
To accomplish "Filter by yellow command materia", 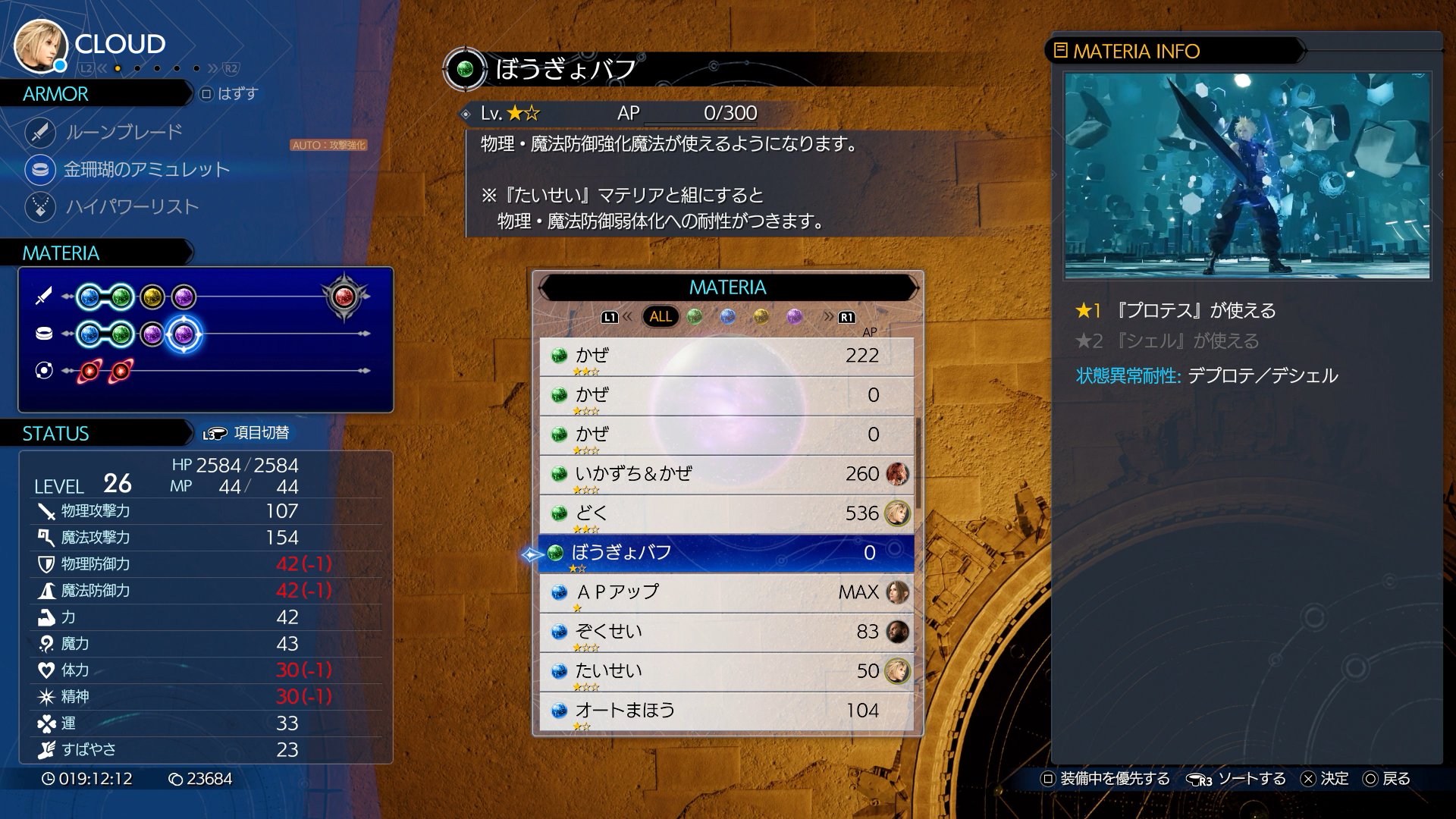I will pos(761,316).
